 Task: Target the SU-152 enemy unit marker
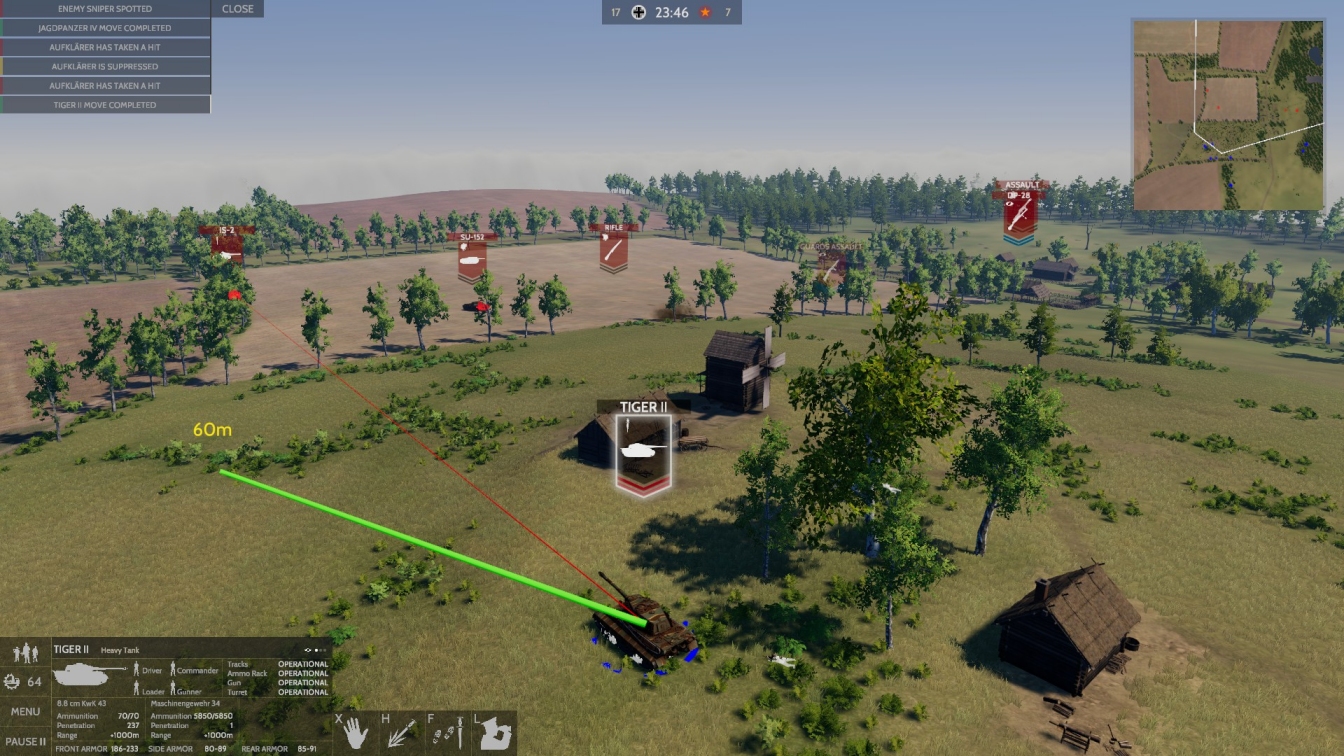coord(472,258)
